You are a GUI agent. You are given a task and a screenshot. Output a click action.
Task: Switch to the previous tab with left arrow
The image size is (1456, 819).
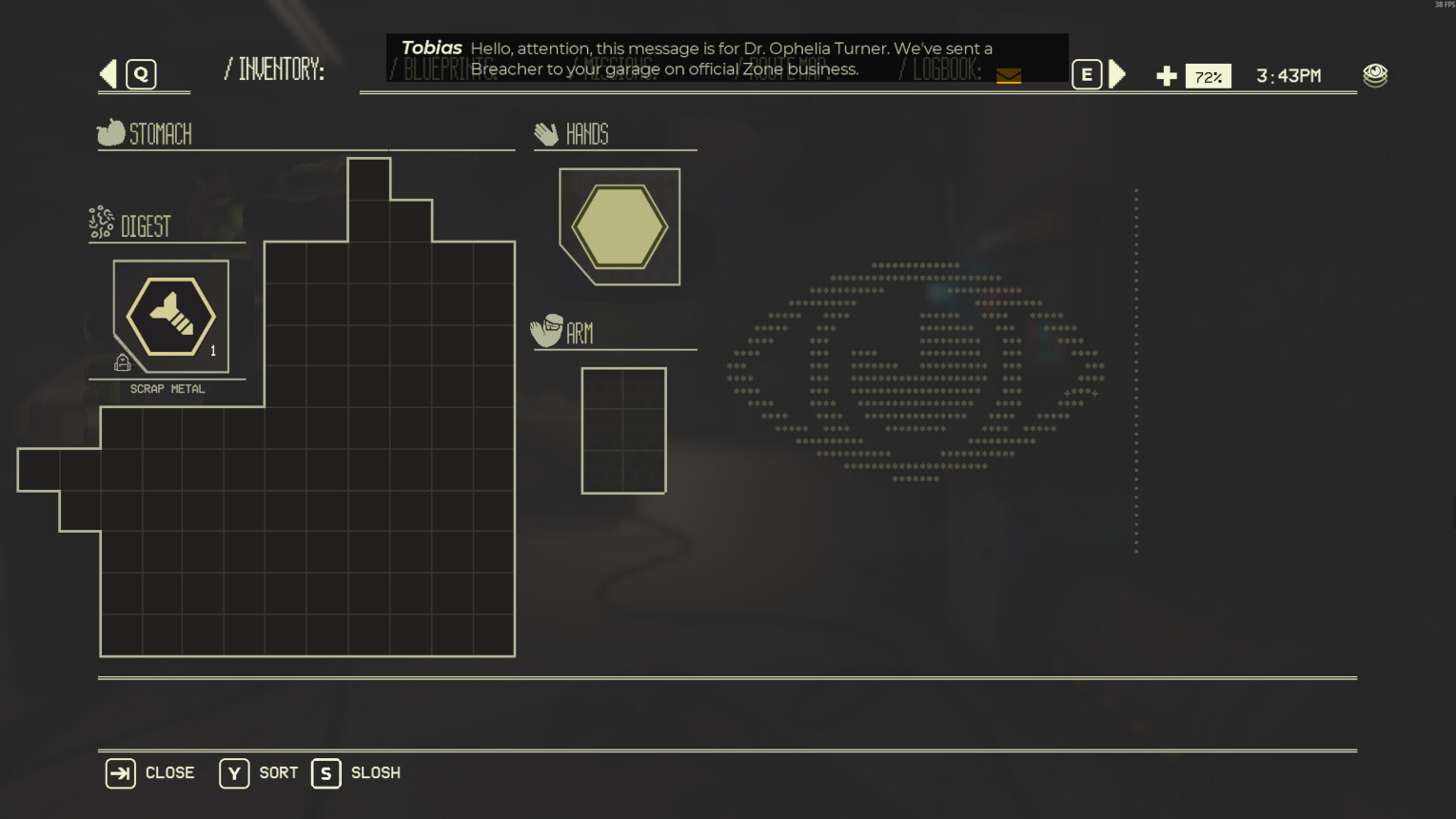[108, 74]
